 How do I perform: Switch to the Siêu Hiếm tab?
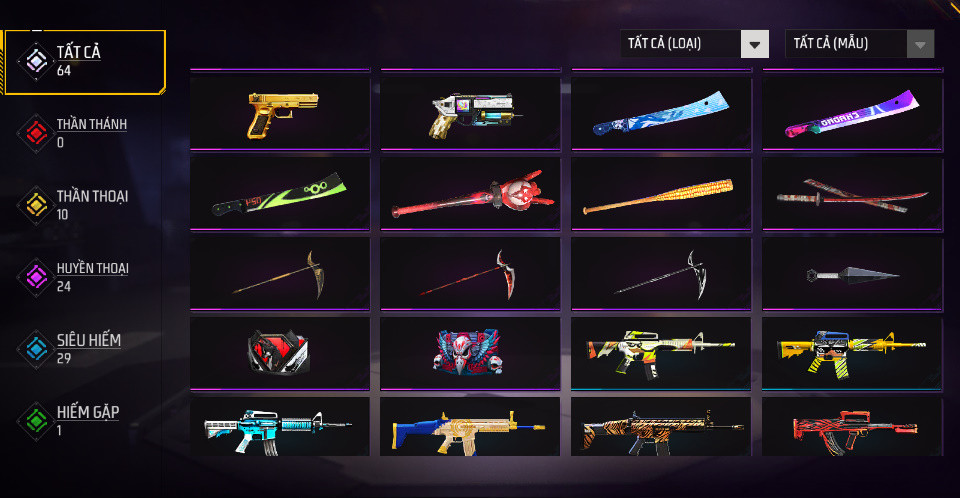85,348
